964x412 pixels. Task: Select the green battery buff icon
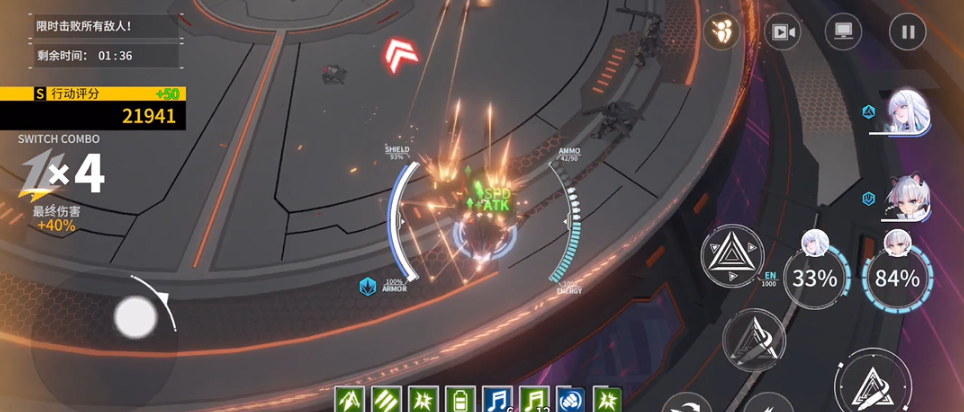click(x=459, y=399)
